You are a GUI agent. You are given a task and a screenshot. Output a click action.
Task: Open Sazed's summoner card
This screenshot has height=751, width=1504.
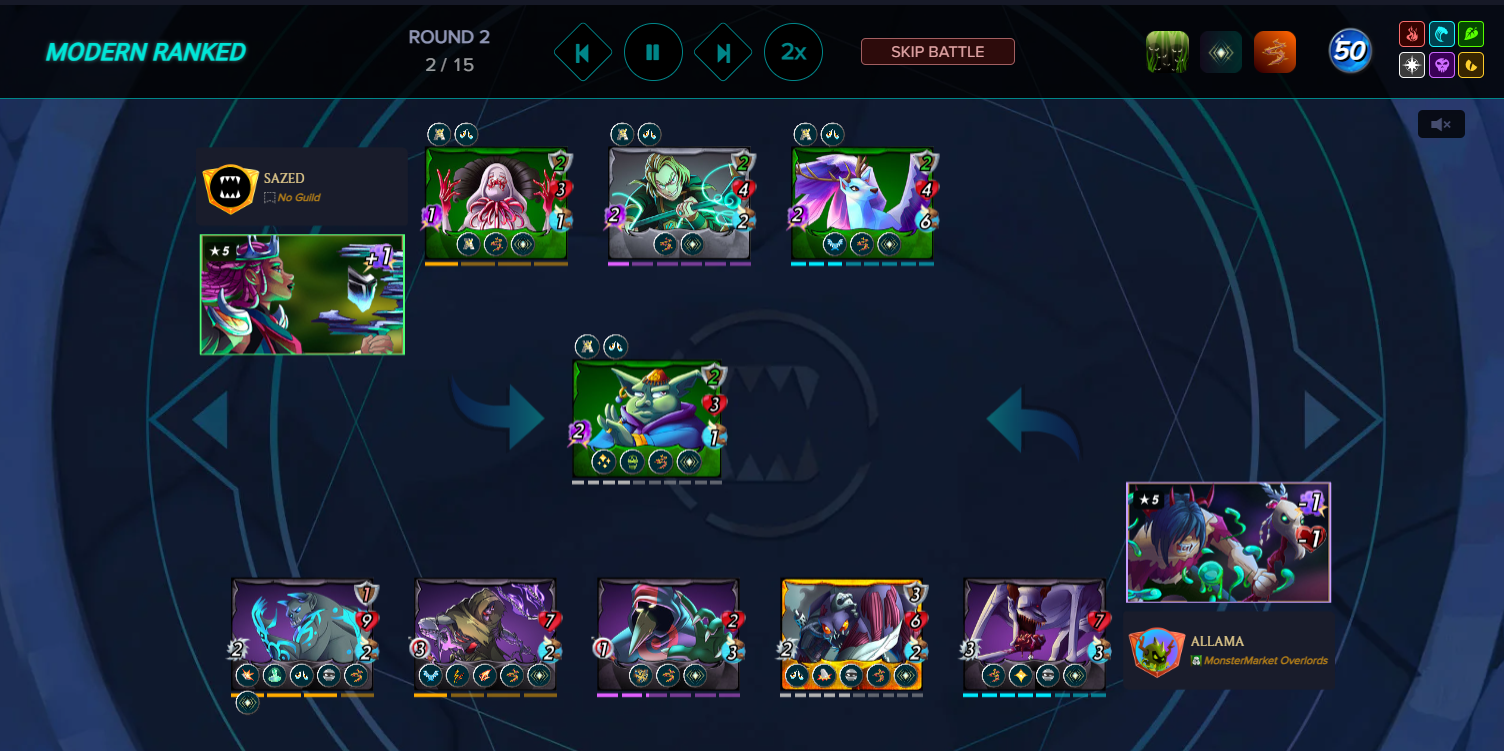pyautogui.click(x=302, y=294)
